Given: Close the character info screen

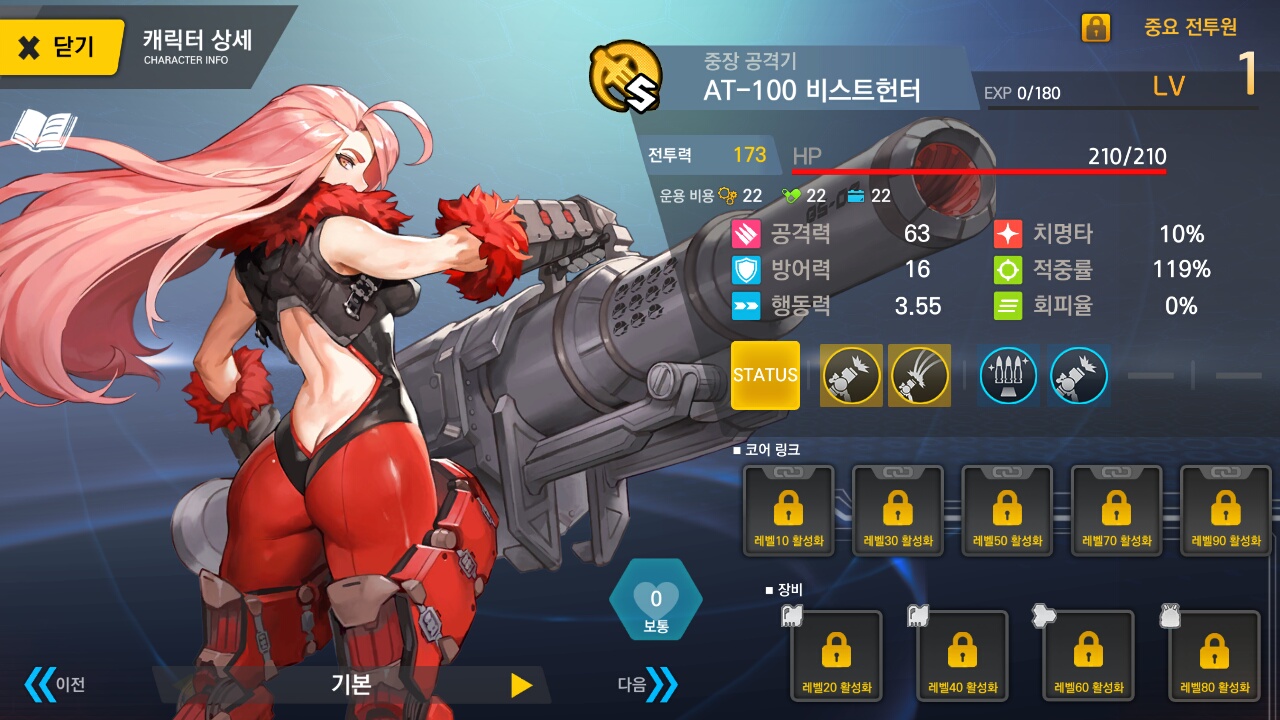Looking at the screenshot, I should pos(60,46).
